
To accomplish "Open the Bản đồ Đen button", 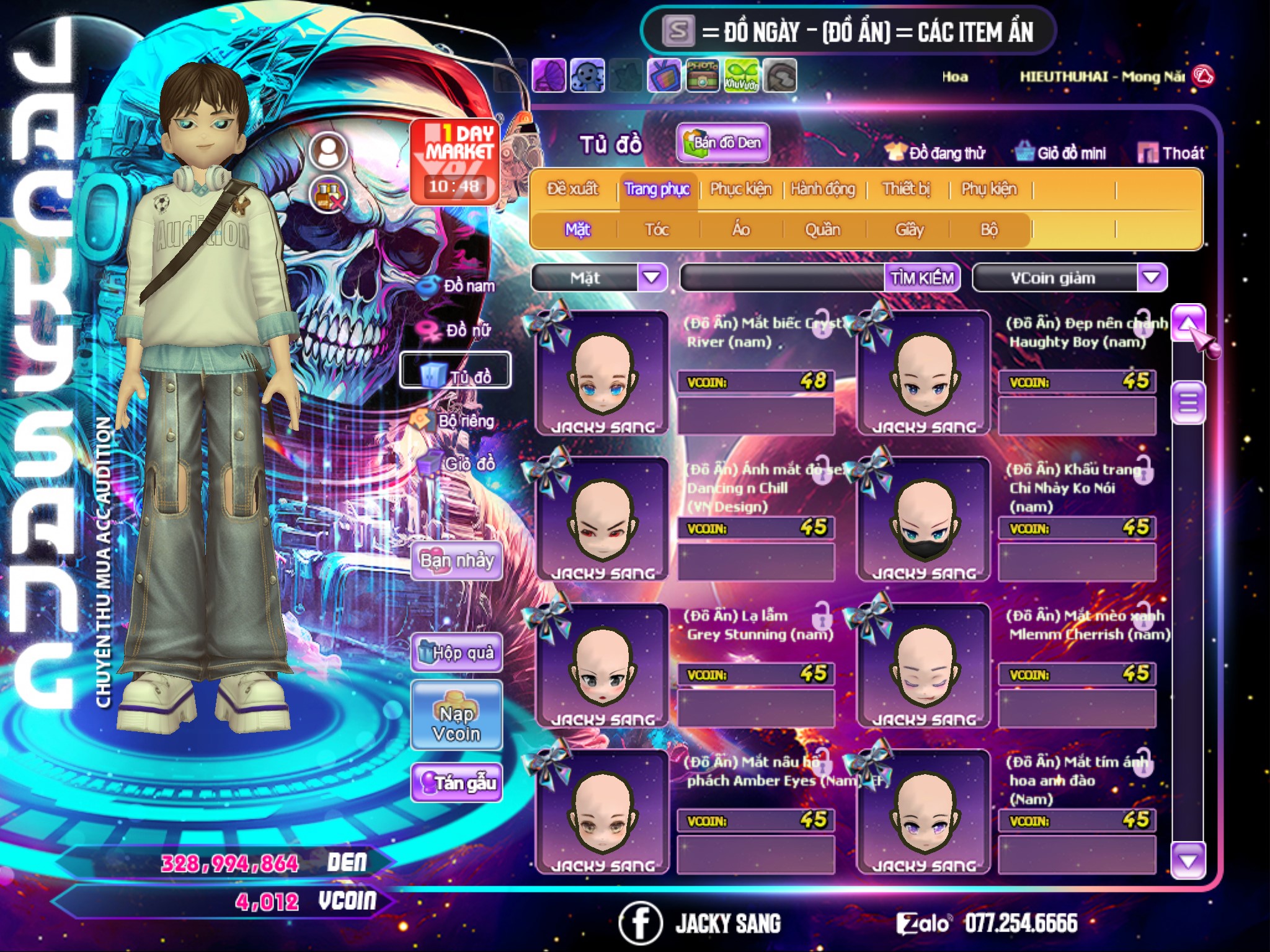I will 723,143.
